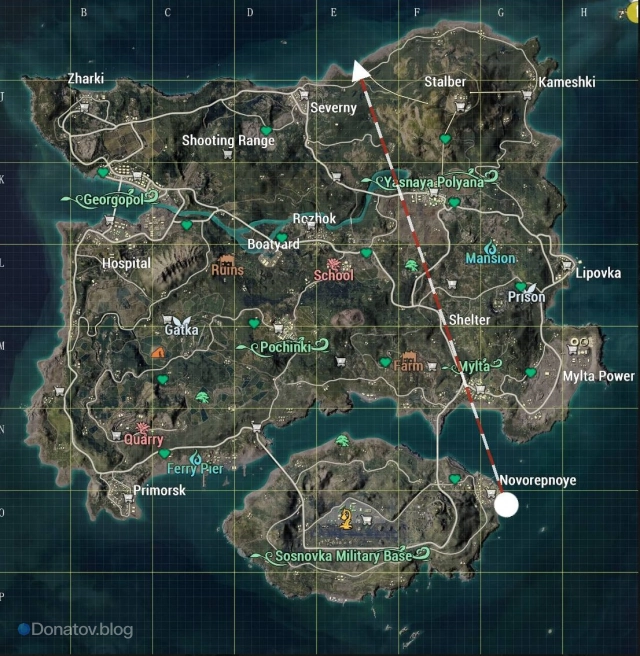
Task: Mark Kameshki on the map
Action: [567, 82]
